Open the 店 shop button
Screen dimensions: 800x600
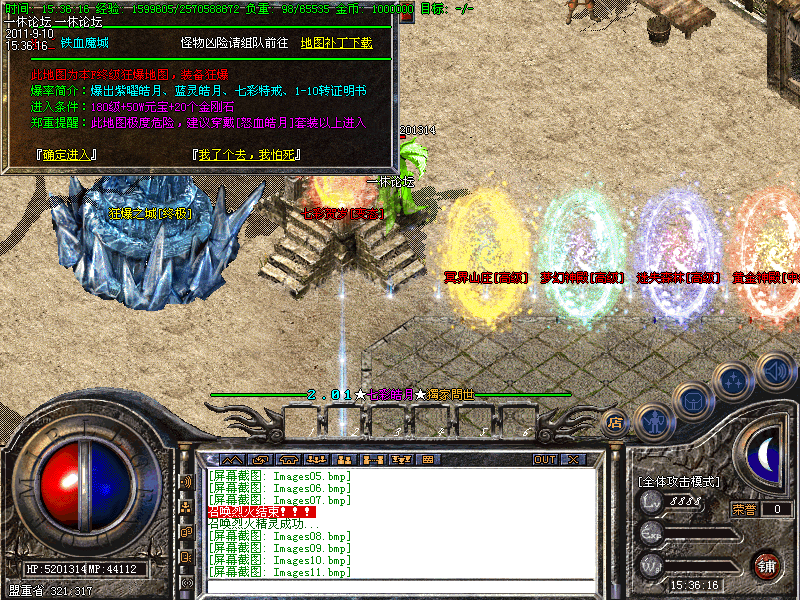(615, 421)
